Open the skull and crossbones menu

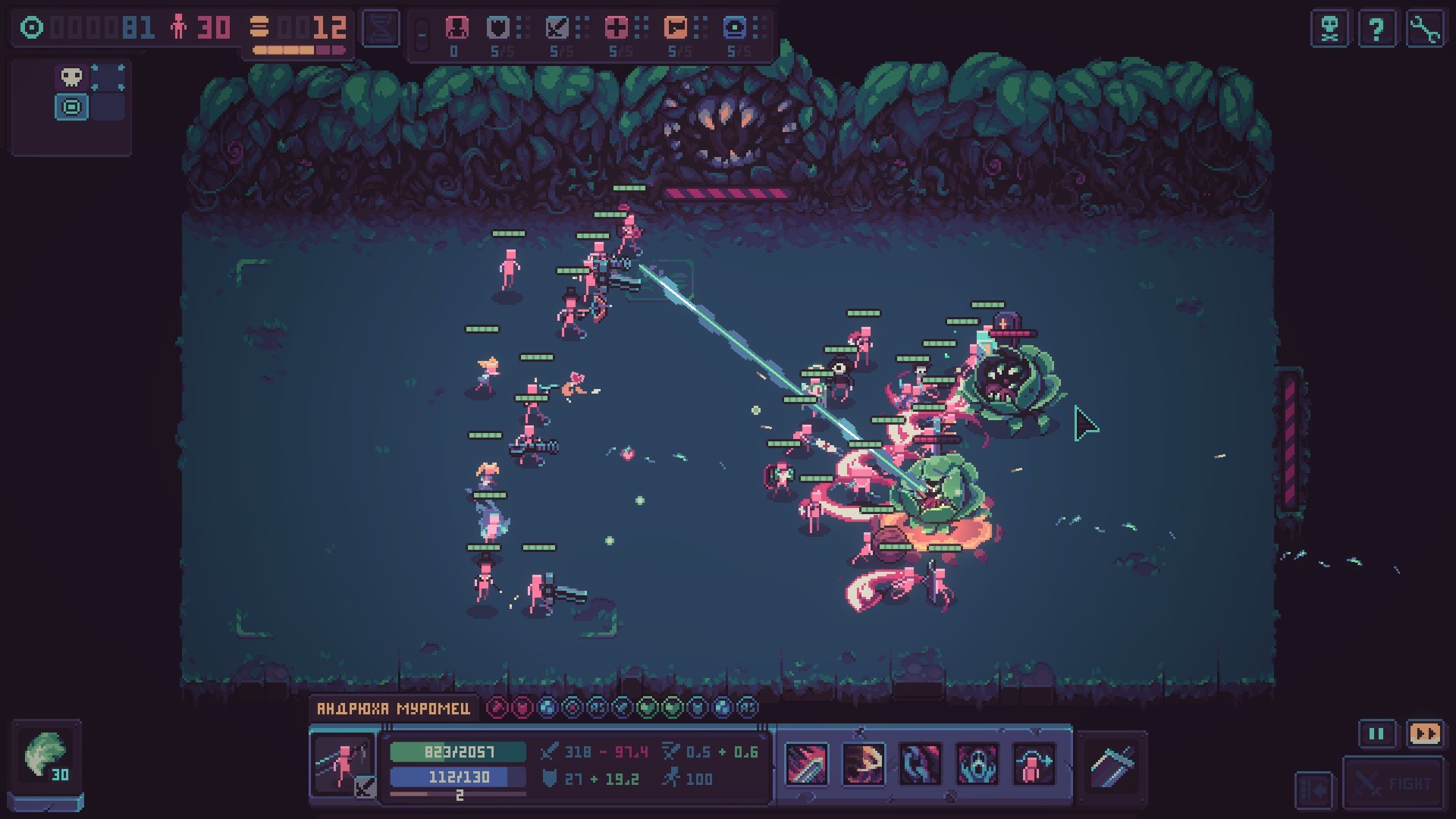tap(1329, 30)
